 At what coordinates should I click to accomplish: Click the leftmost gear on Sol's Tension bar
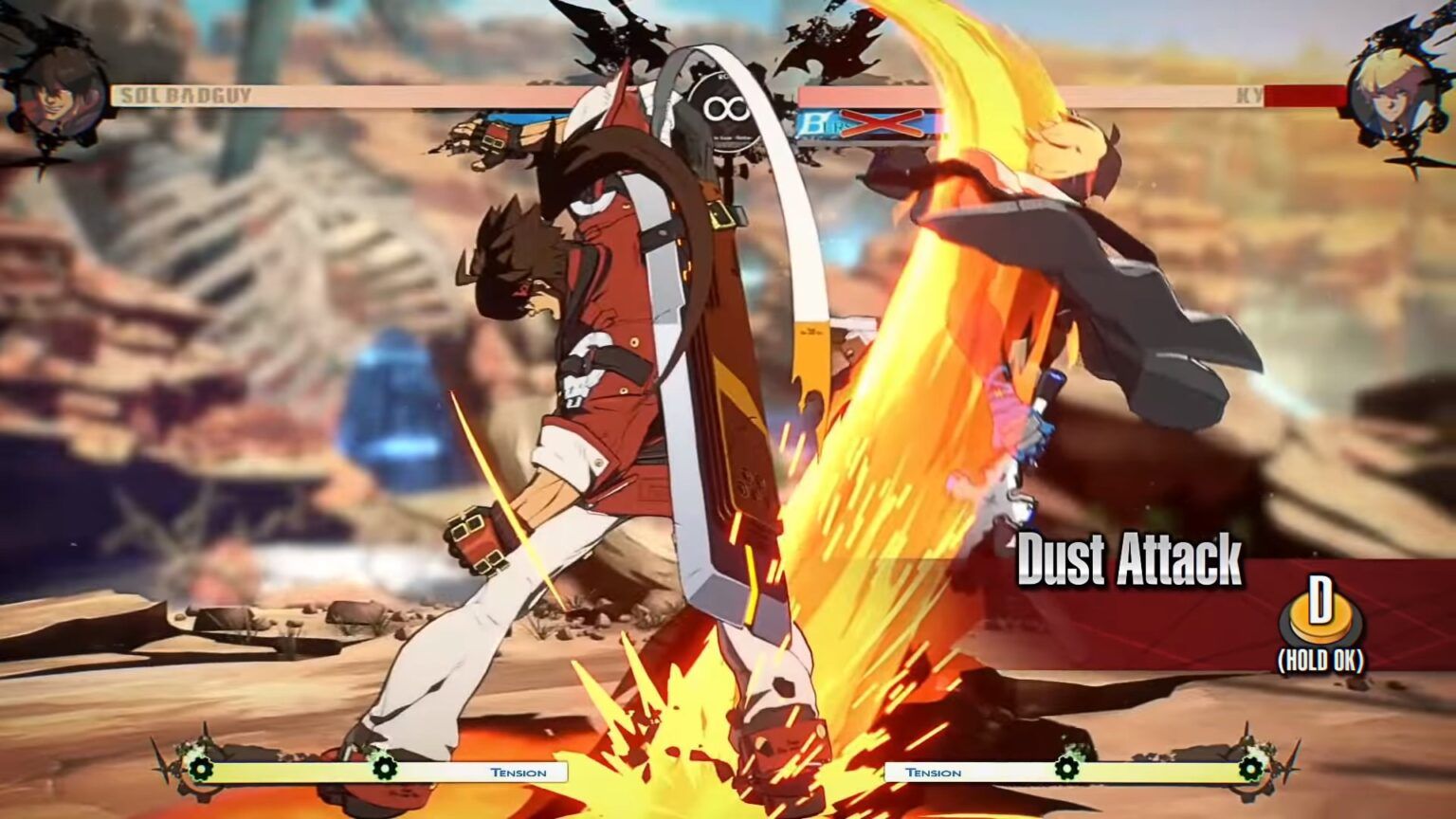[203, 770]
